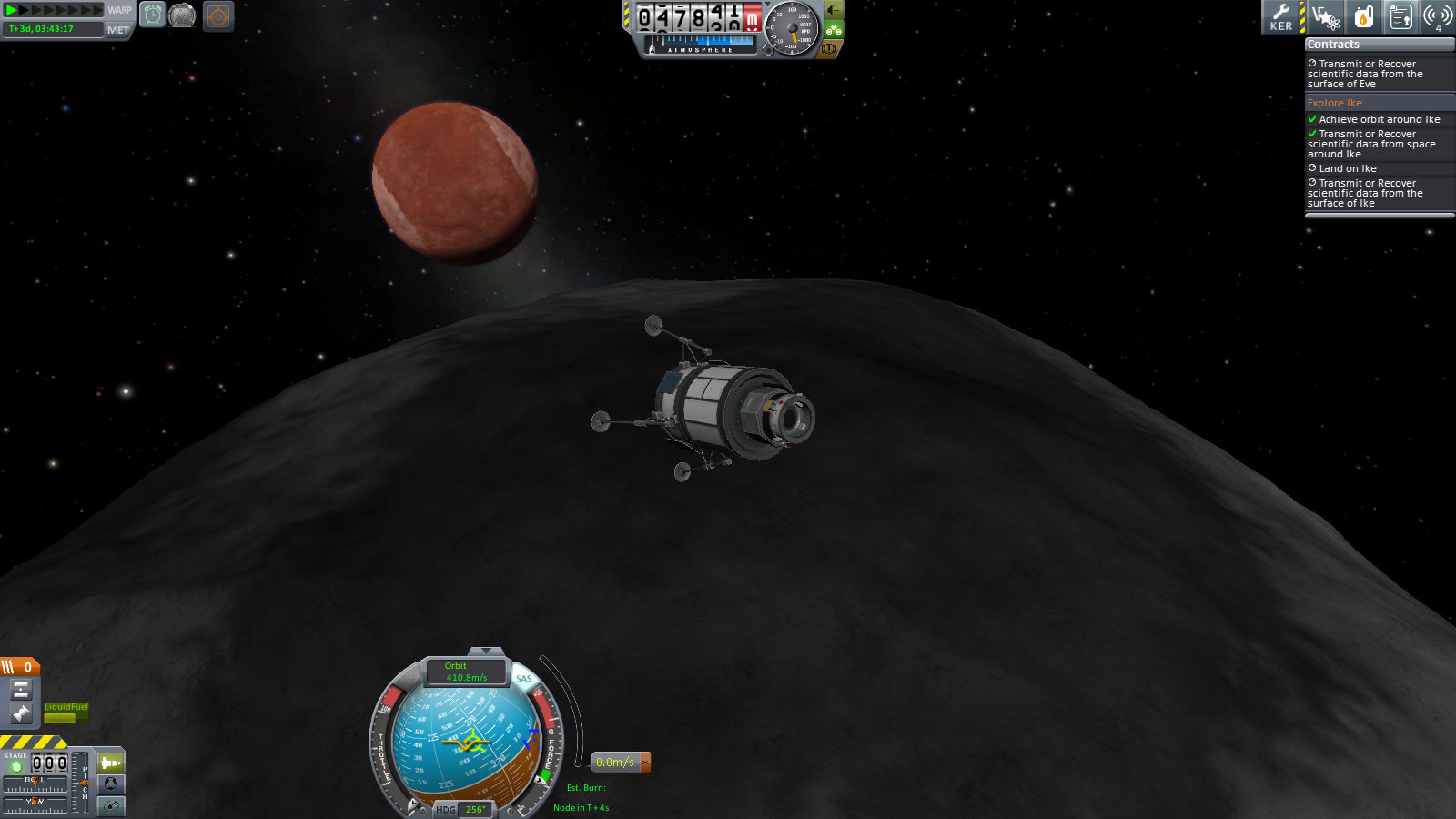Toggle SAS on the navball
Image resolution: width=1456 pixels, height=819 pixels.
coord(524,678)
